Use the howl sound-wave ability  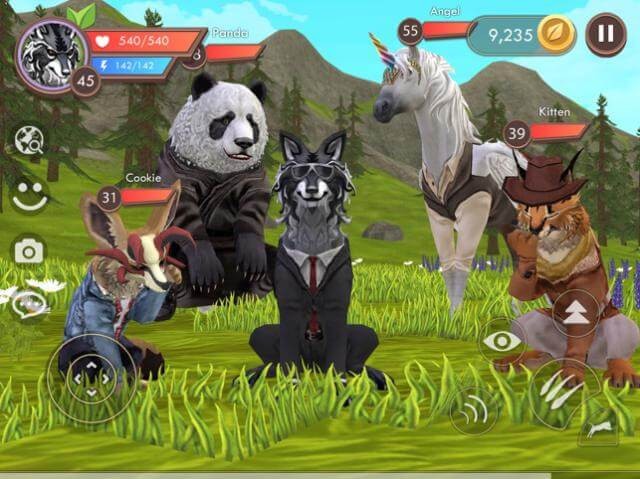click(473, 410)
